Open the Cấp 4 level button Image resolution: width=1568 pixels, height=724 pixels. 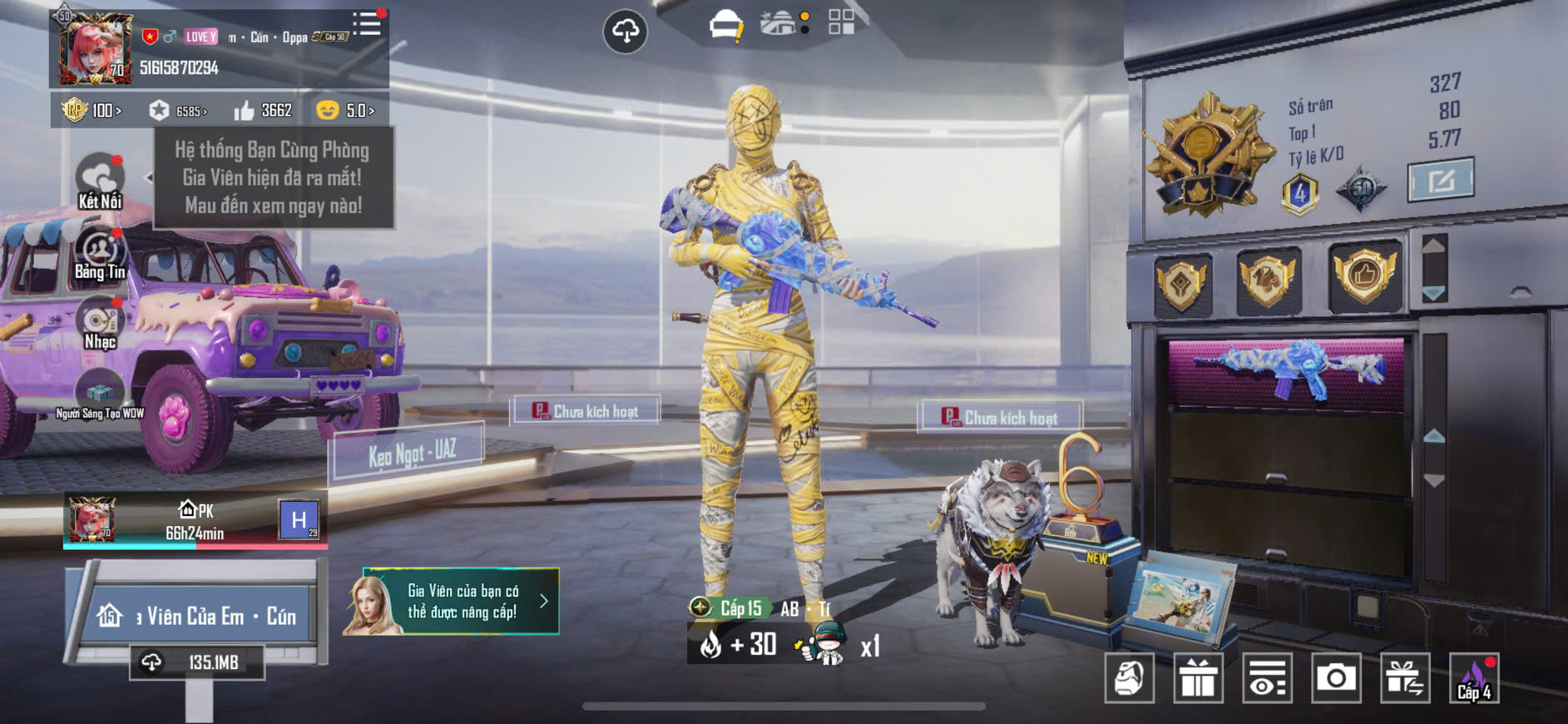1474,678
